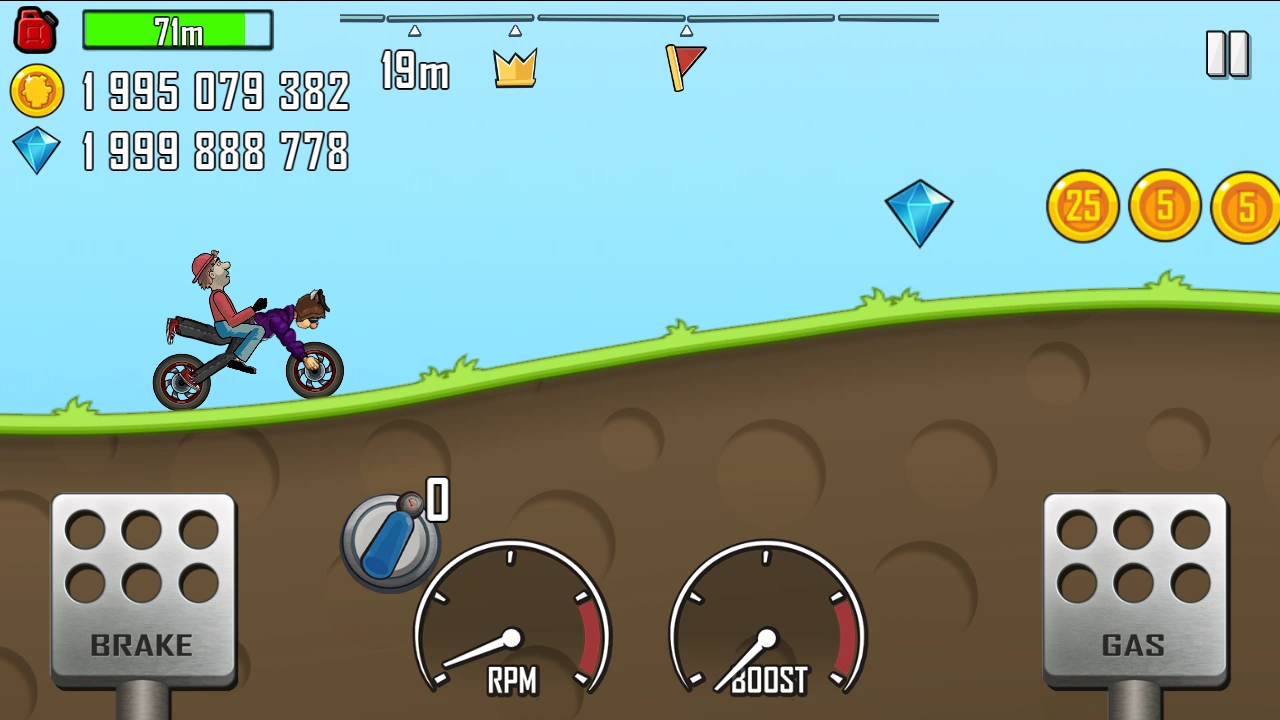Screen dimensions: 1280x720
Task: Select the motorcycle driver character
Action: point(220,310)
